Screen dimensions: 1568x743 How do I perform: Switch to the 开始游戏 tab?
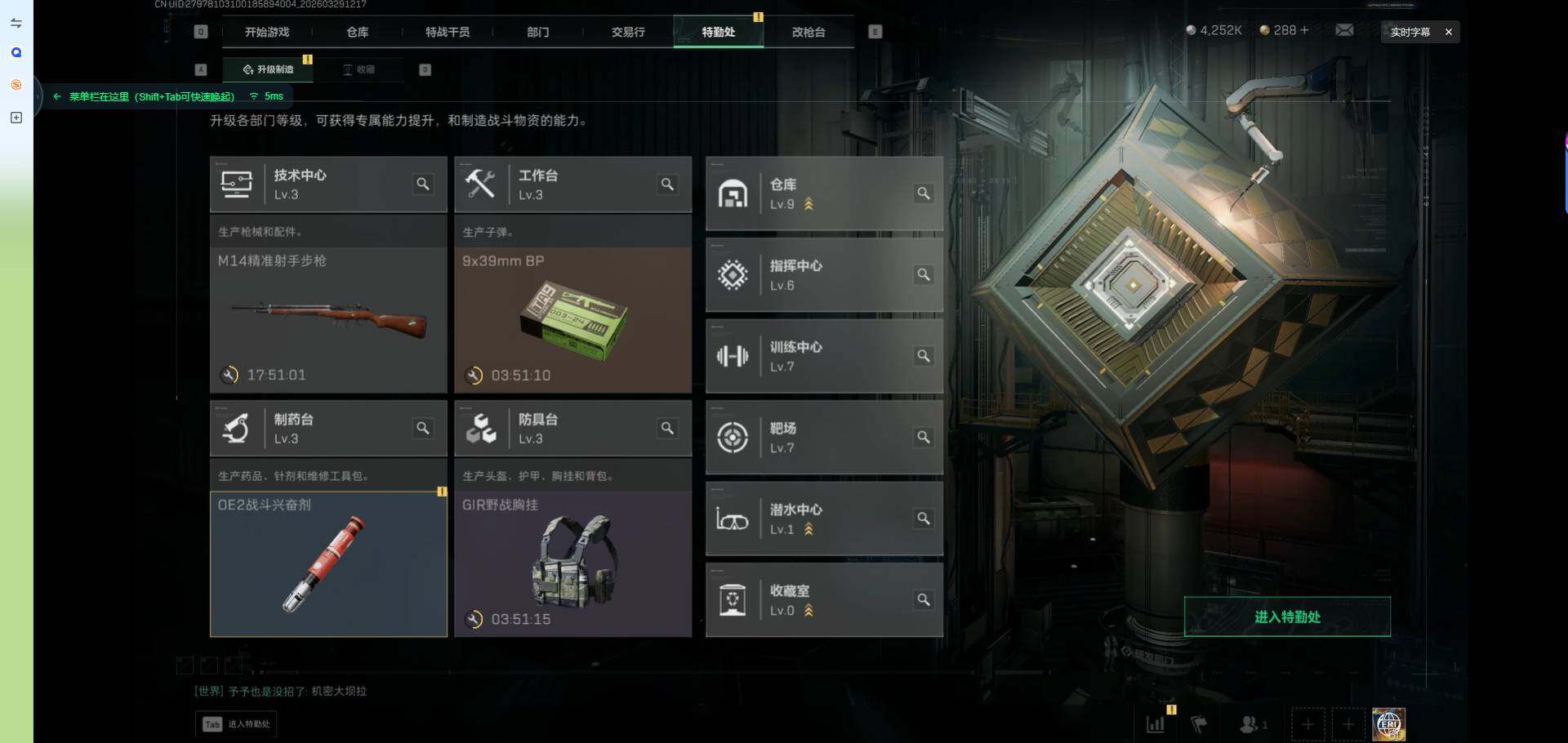pos(267,32)
